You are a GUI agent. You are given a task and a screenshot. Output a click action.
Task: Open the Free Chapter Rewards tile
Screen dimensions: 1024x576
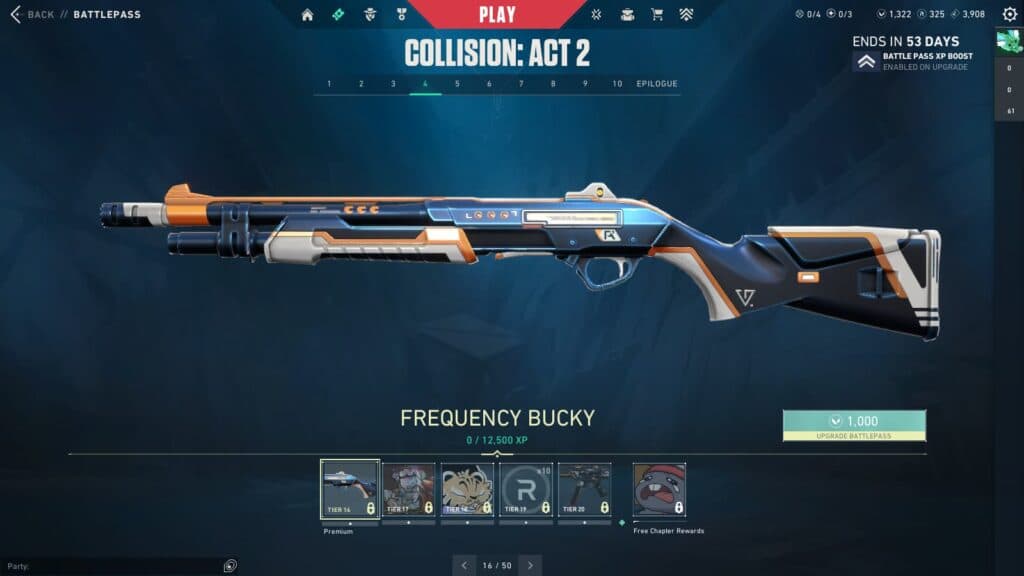point(659,490)
